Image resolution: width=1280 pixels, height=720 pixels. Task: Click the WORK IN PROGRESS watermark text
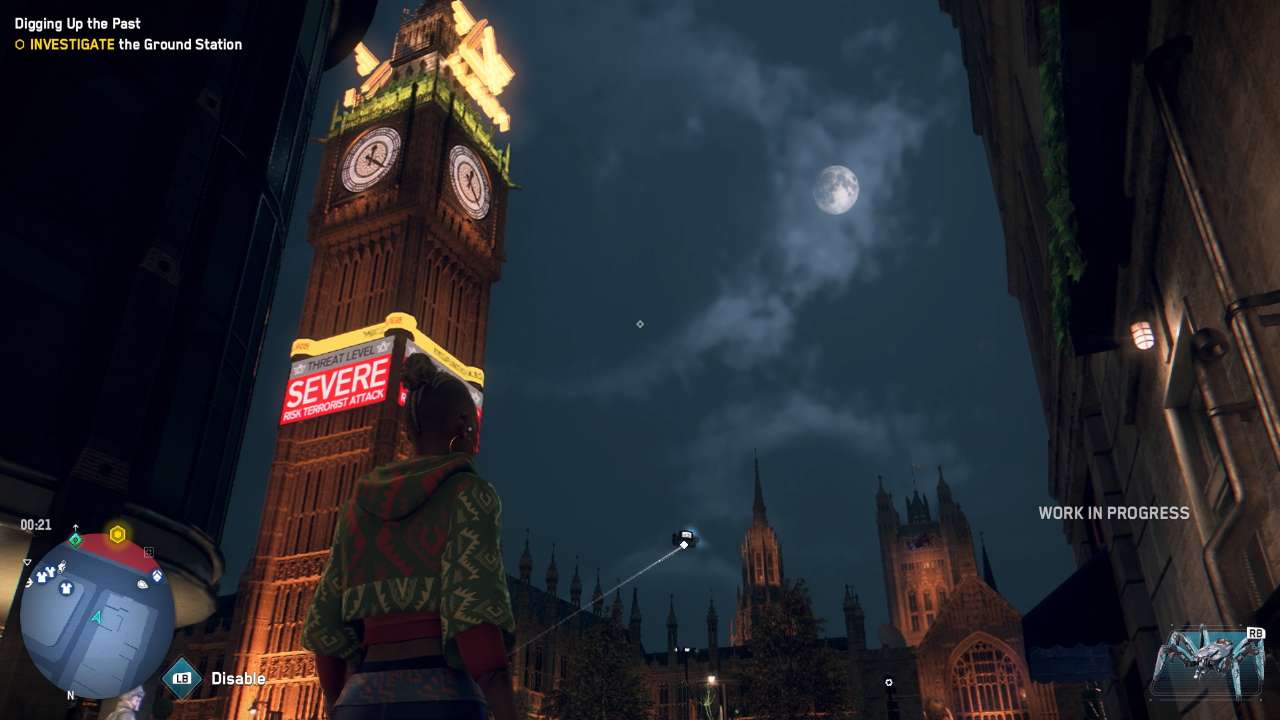click(1113, 513)
